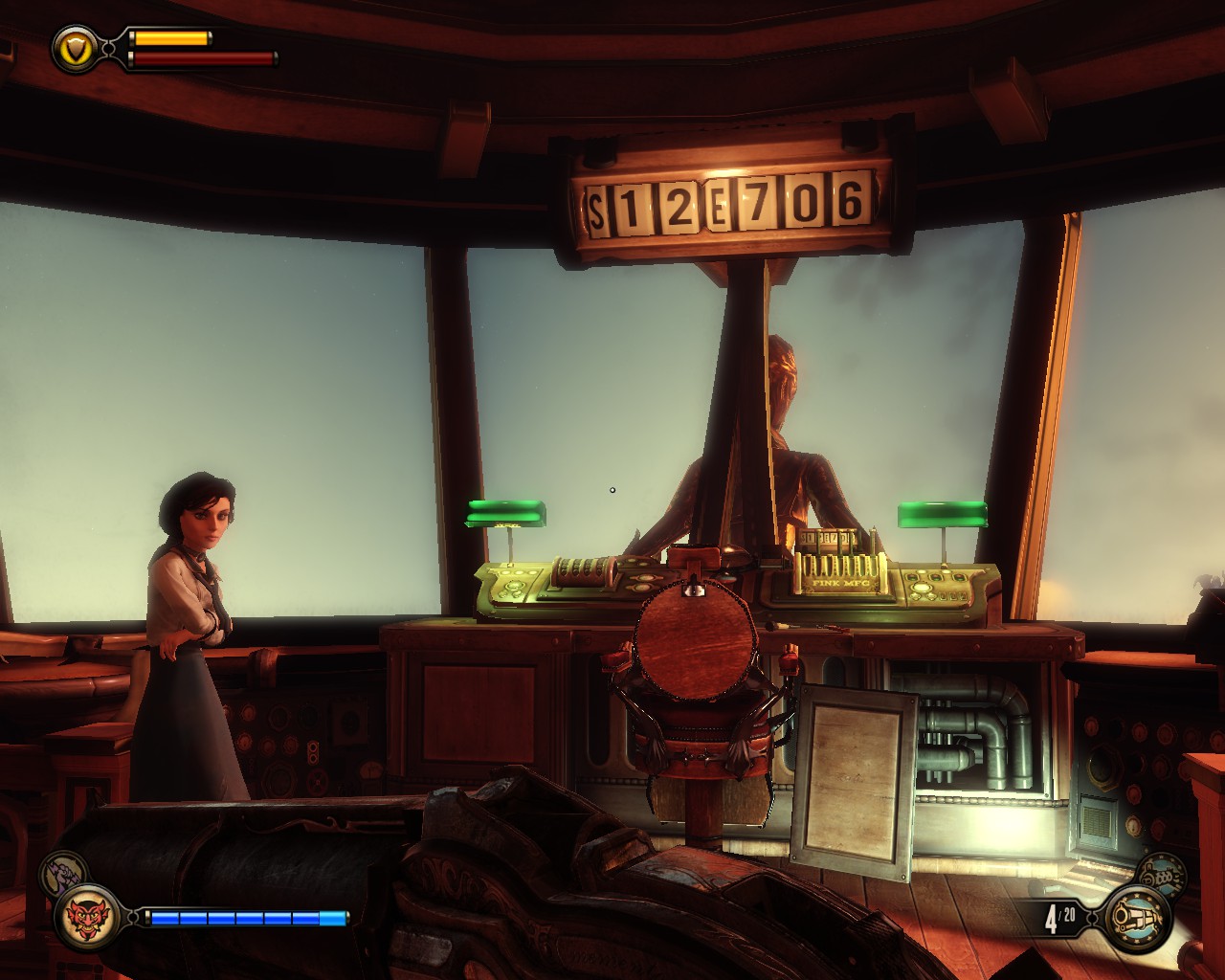Select the red devil face vigor icon
The image size is (1225, 980).
[87, 918]
